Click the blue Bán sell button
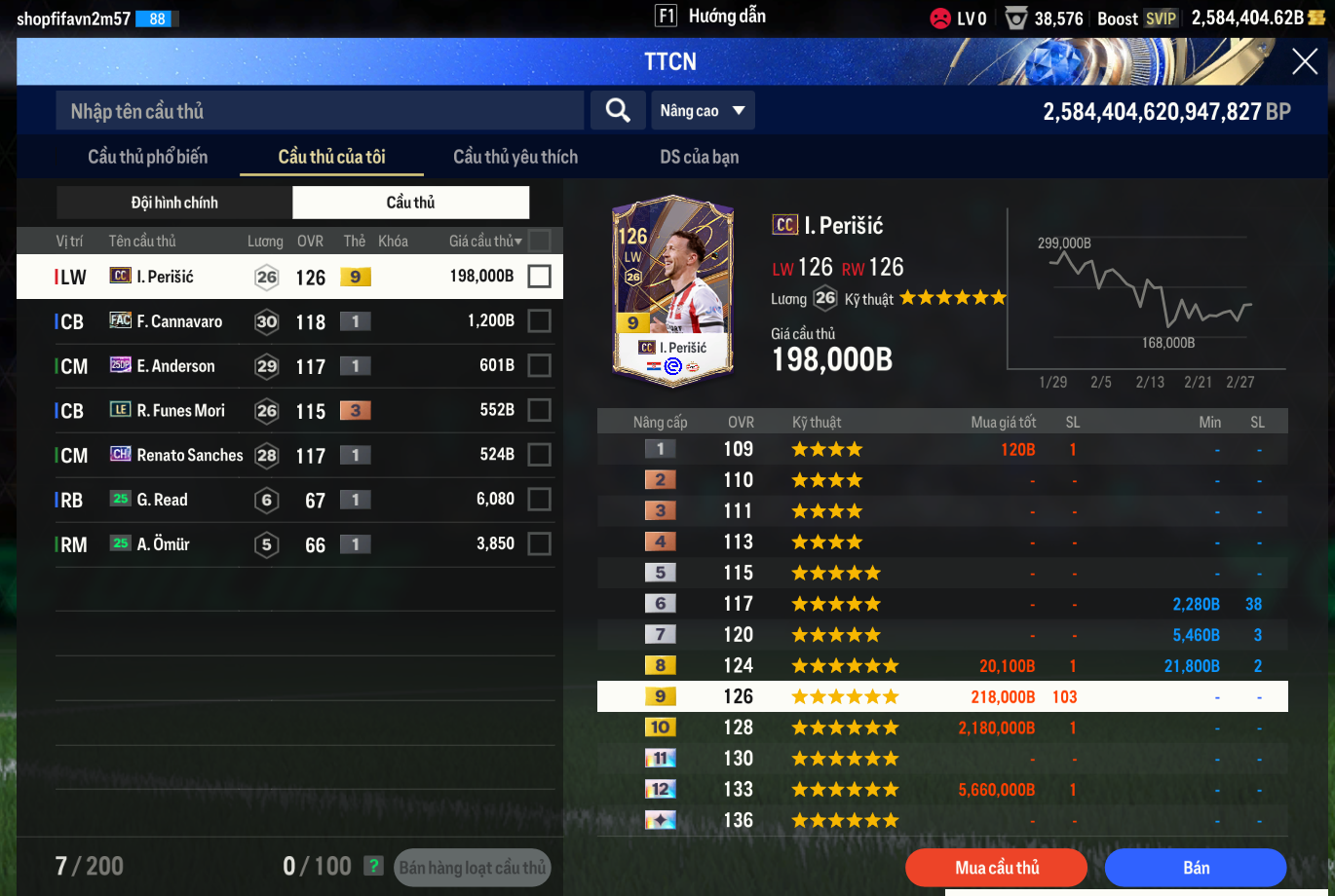The height and width of the screenshot is (896, 1335). click(1196, 868)
